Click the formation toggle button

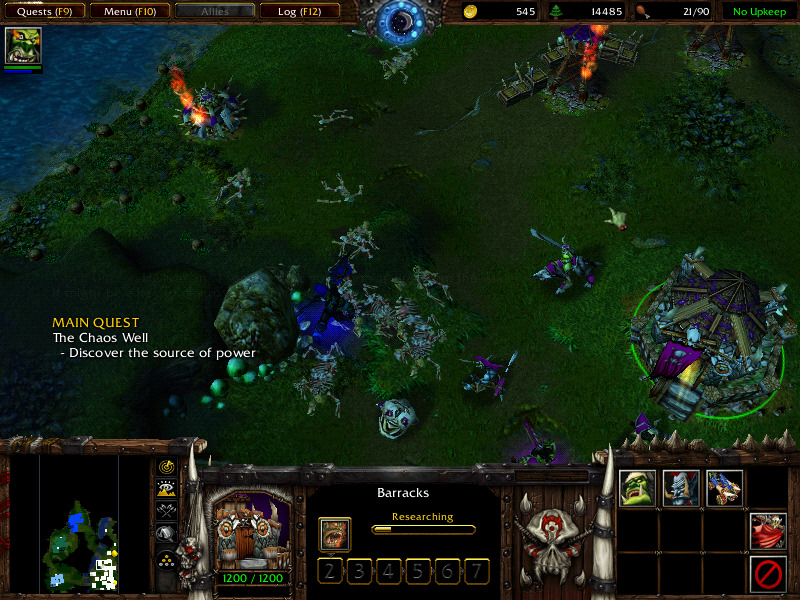pos(166,560)
